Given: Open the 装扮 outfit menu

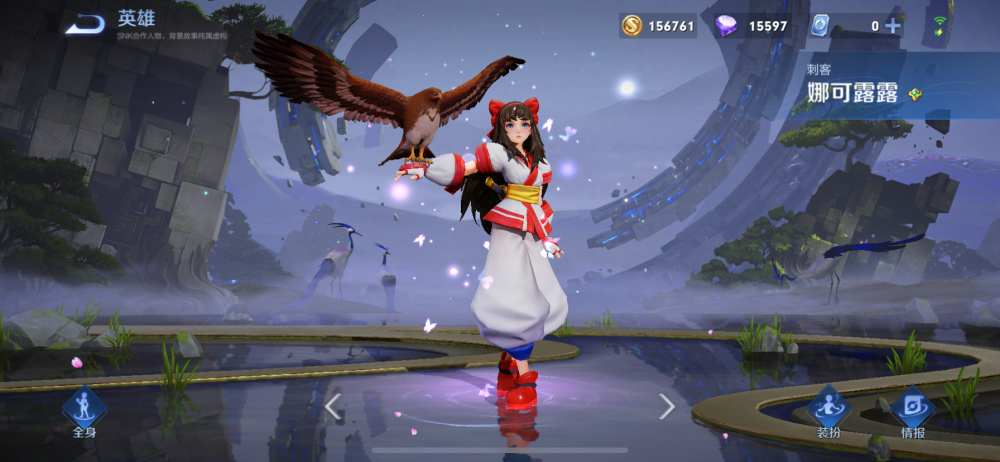Looking at the screenshot, I should (x=828, y=411).
